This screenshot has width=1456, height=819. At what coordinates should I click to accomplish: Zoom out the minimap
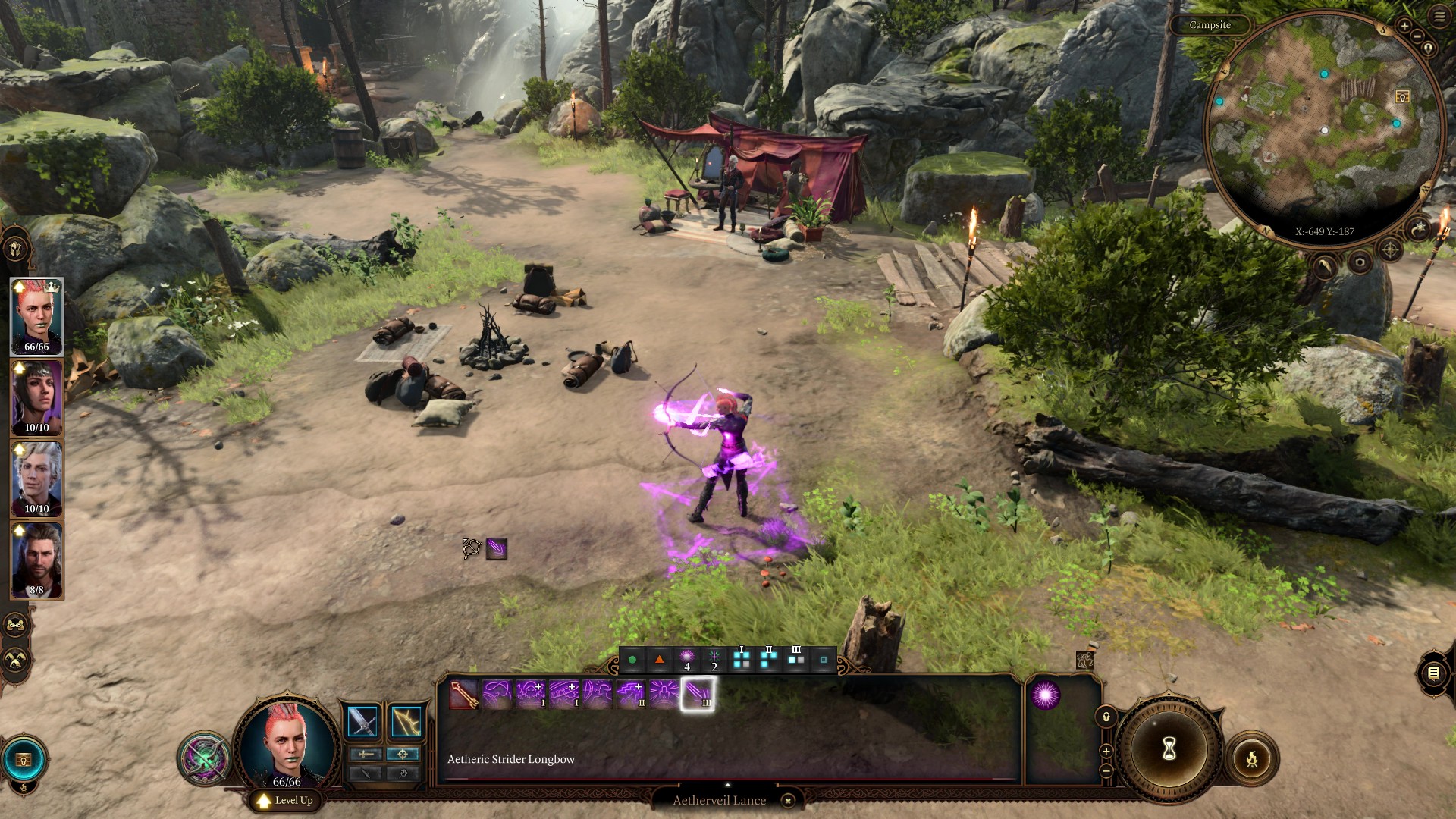click(x=1417, y=36)
